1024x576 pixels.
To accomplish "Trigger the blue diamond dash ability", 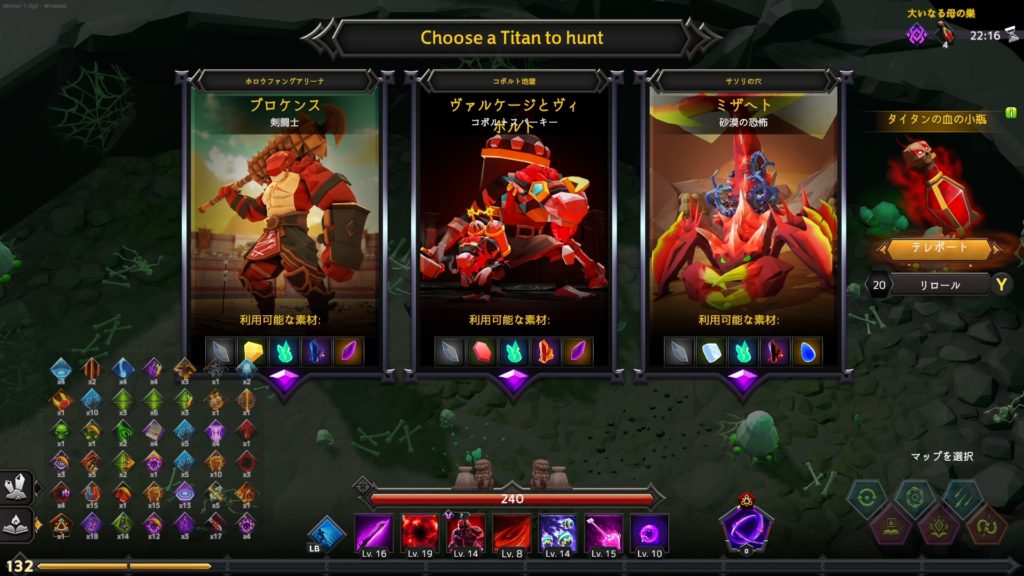I will click(326, 534).
